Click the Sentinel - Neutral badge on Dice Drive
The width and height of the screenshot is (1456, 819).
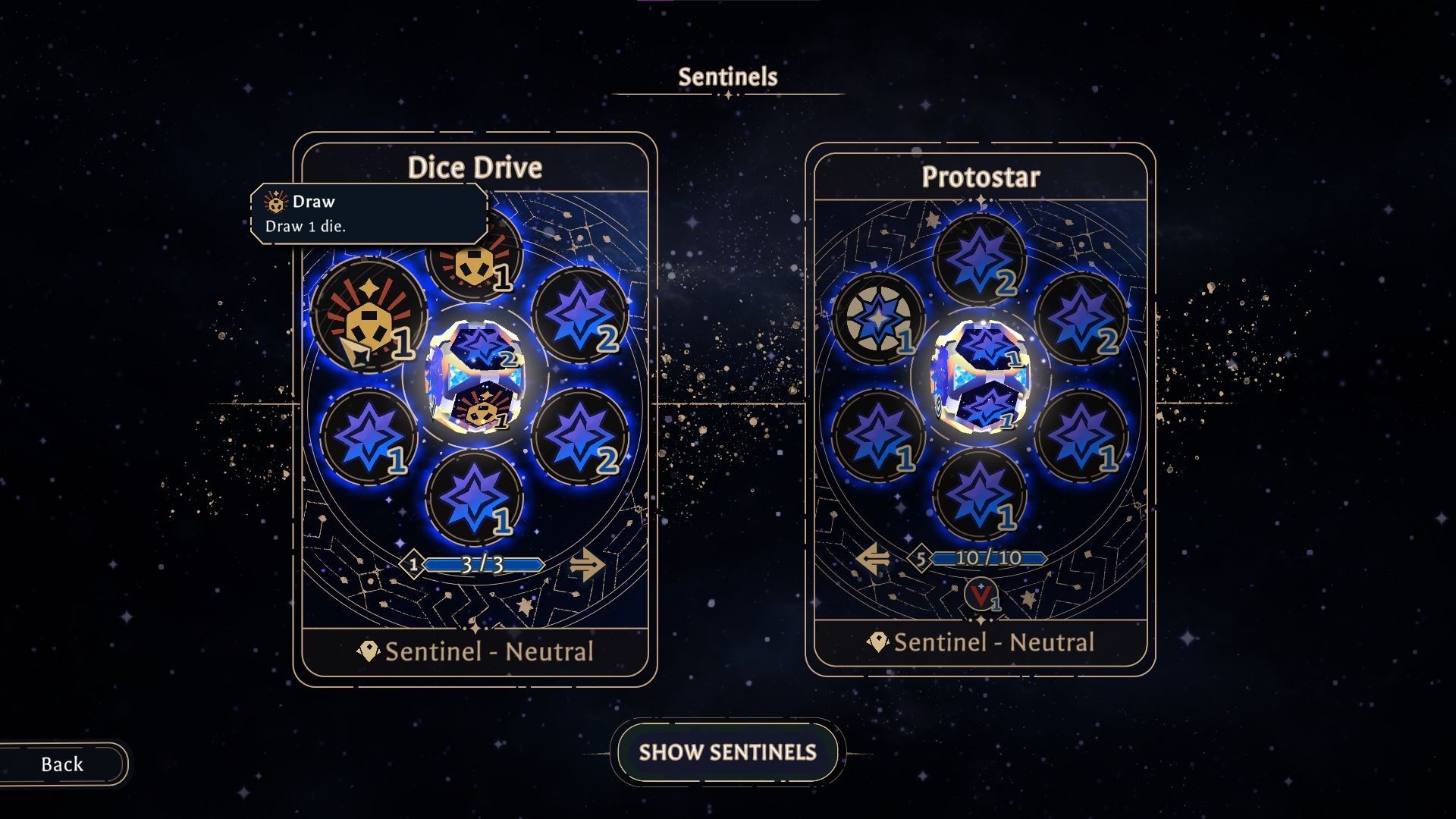[x=476, y=651]
